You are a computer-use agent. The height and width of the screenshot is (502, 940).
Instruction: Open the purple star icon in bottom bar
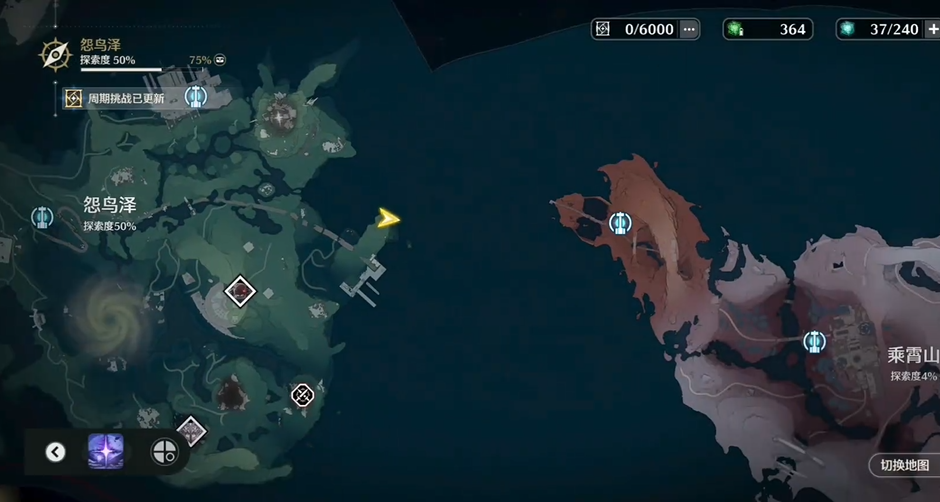pyautogui.click(x=105, y=452)
